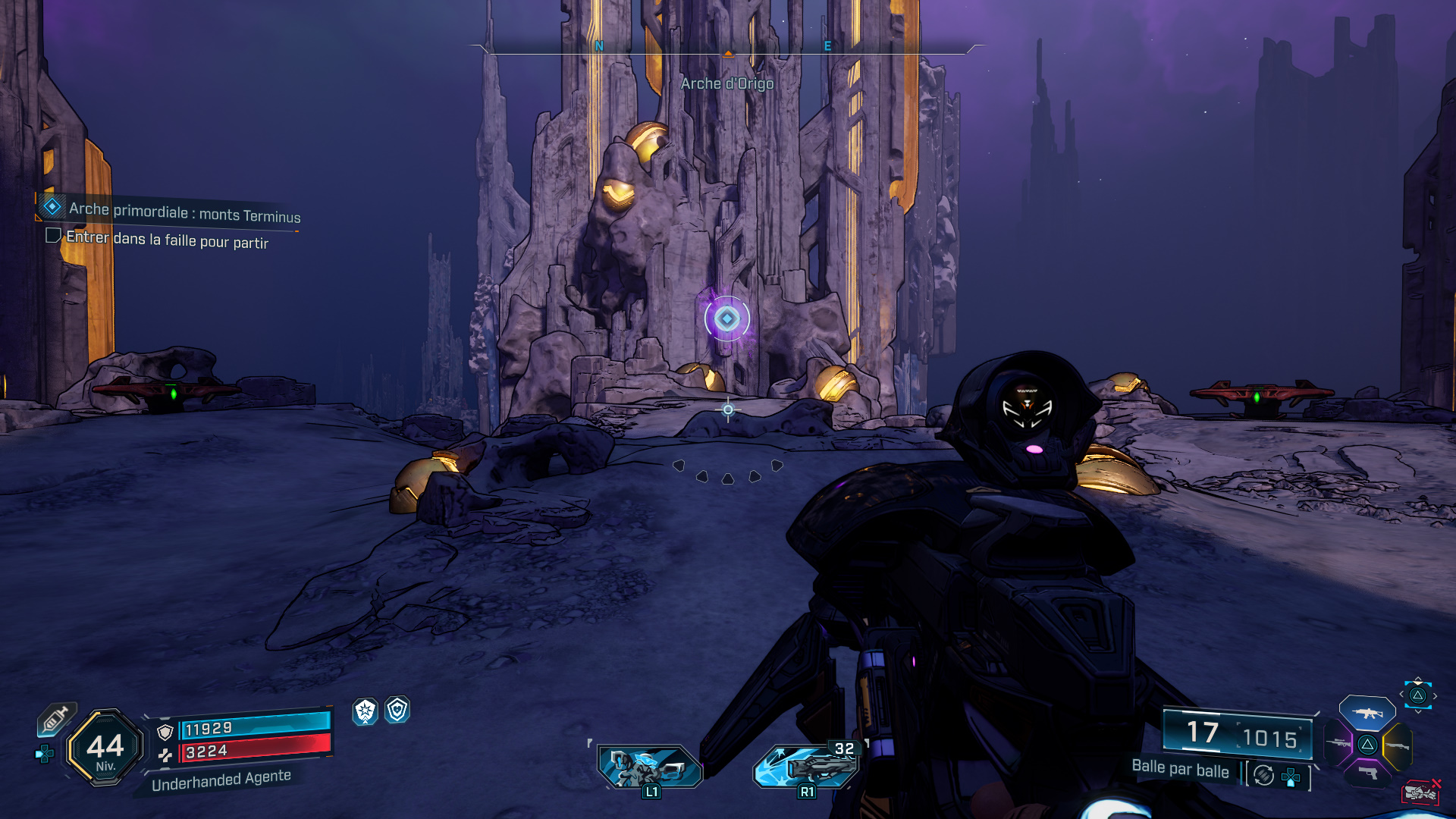Switch to the sniper rifle weapon slot
The height and width of the screenshot is (819, 1456).
point(1338,744)
